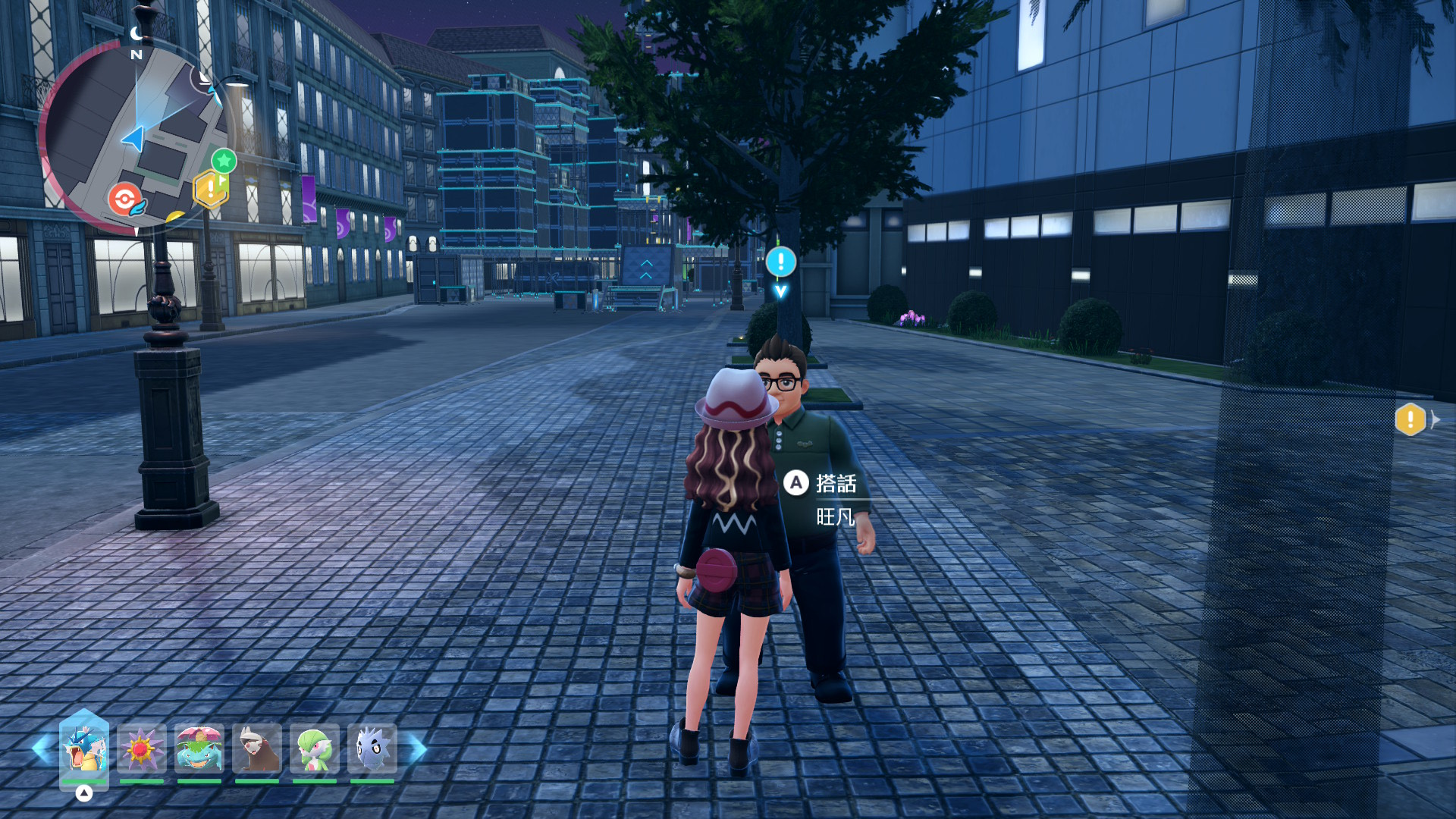Viewport: 1456px width, 819px height.
Task: Select the Pokémon Center marker on minimap
Action: click(x=125, y=199)
